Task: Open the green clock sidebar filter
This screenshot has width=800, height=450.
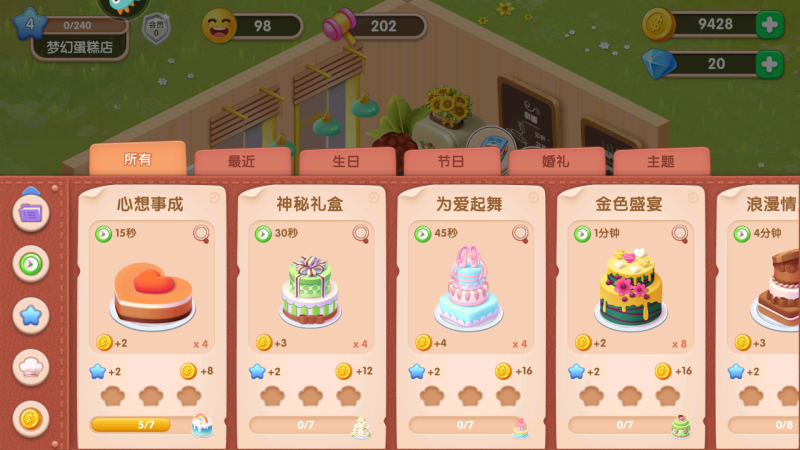Action: tap(31, 264)
